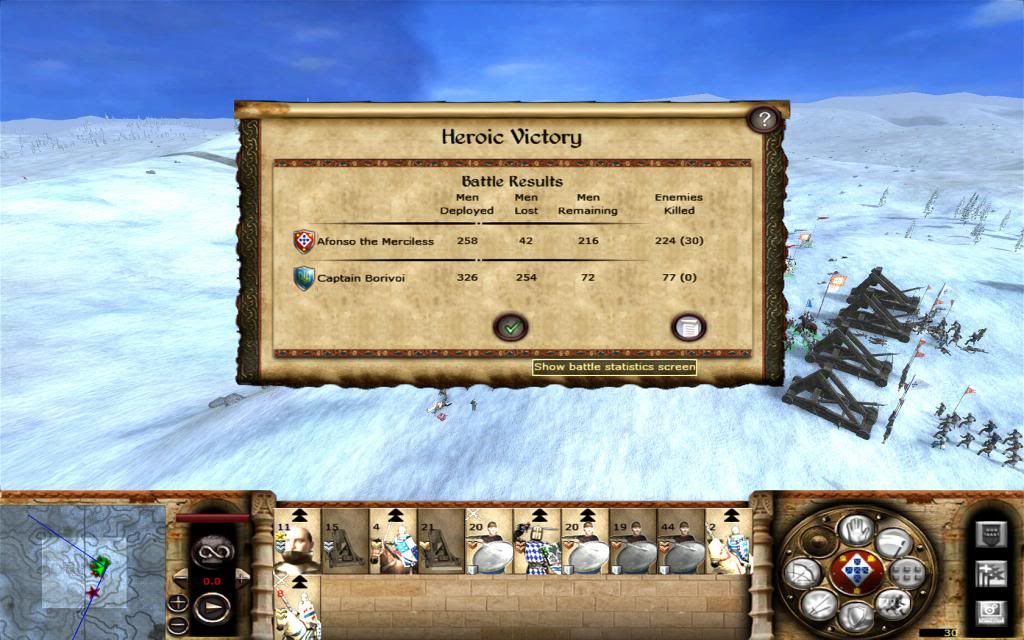Select the catapult unit card with 15 men
The image size is (1024, 640).
344,541
